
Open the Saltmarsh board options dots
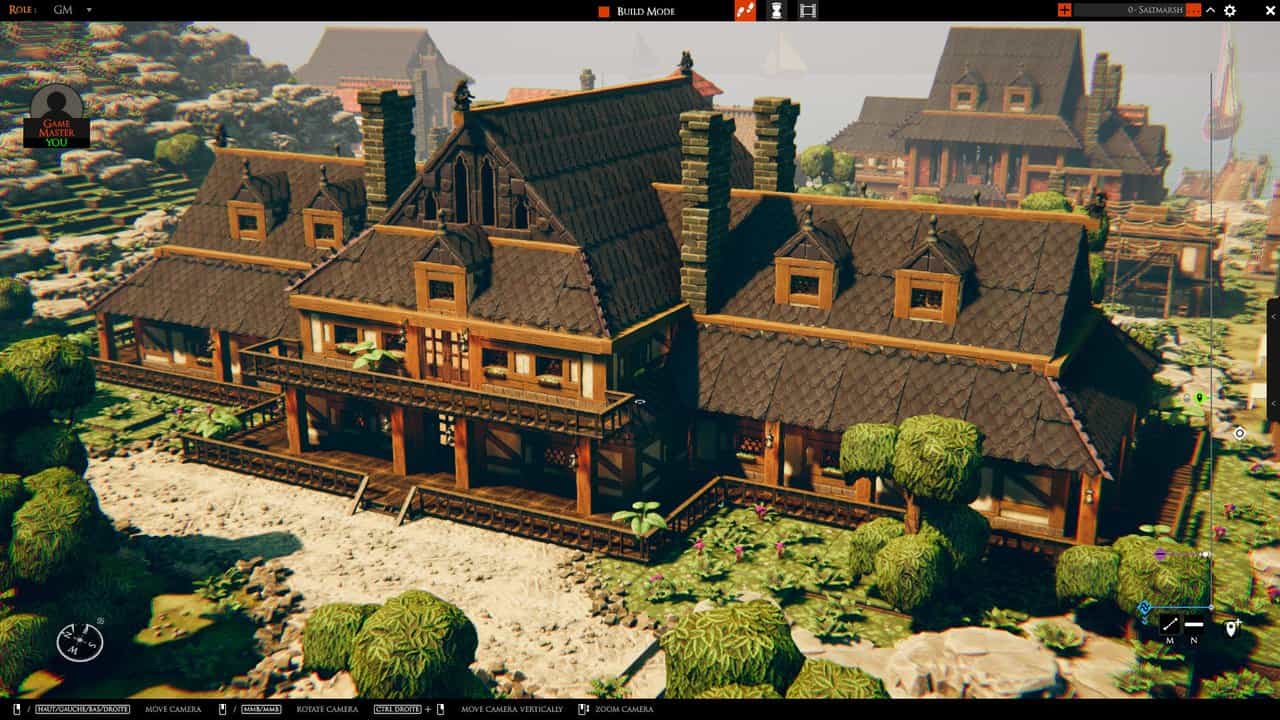(x=1193, y=10)
